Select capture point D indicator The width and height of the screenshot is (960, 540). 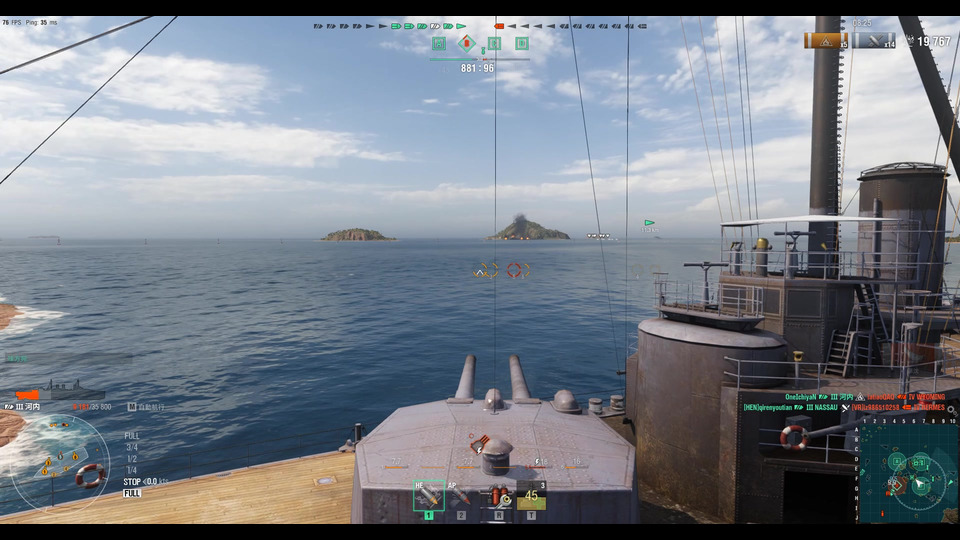522,43
